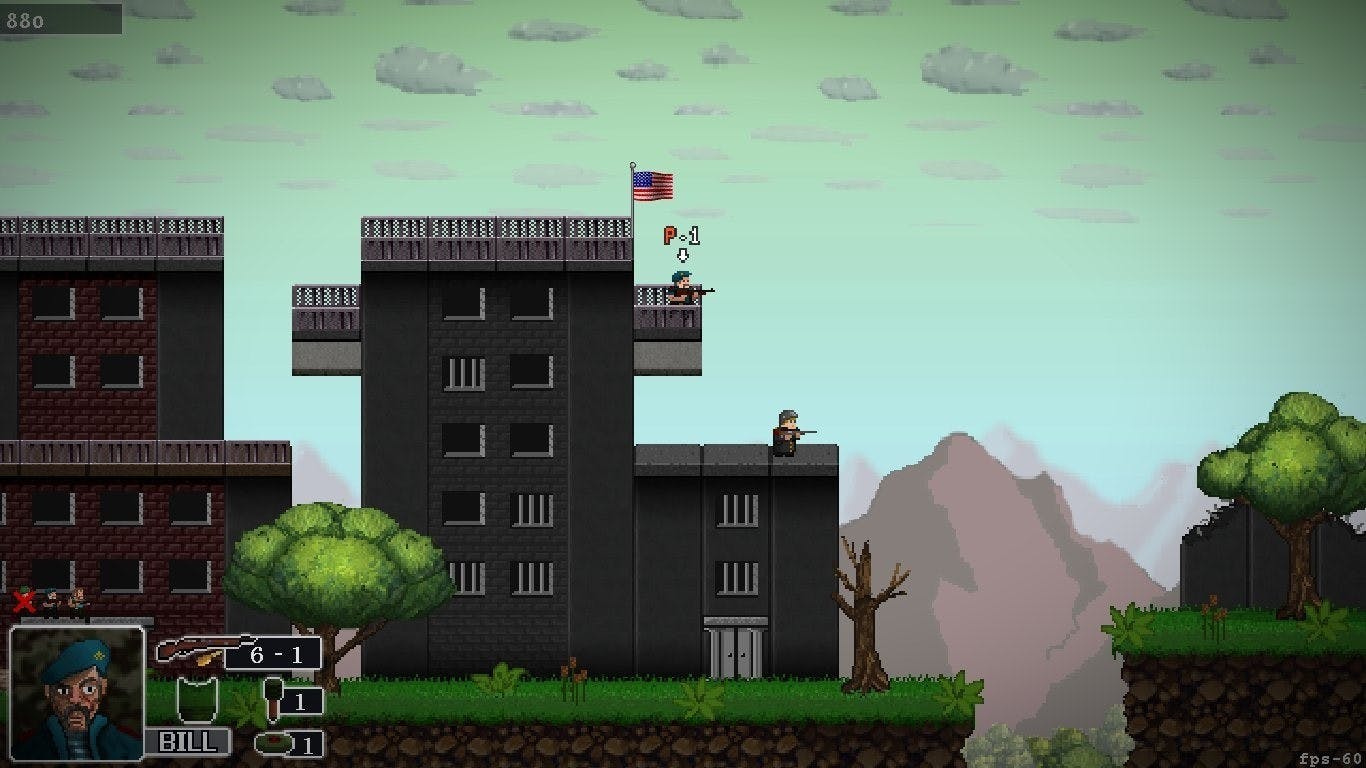
Task: Select the crossed-out dead squad member icon
Action: 24,600
